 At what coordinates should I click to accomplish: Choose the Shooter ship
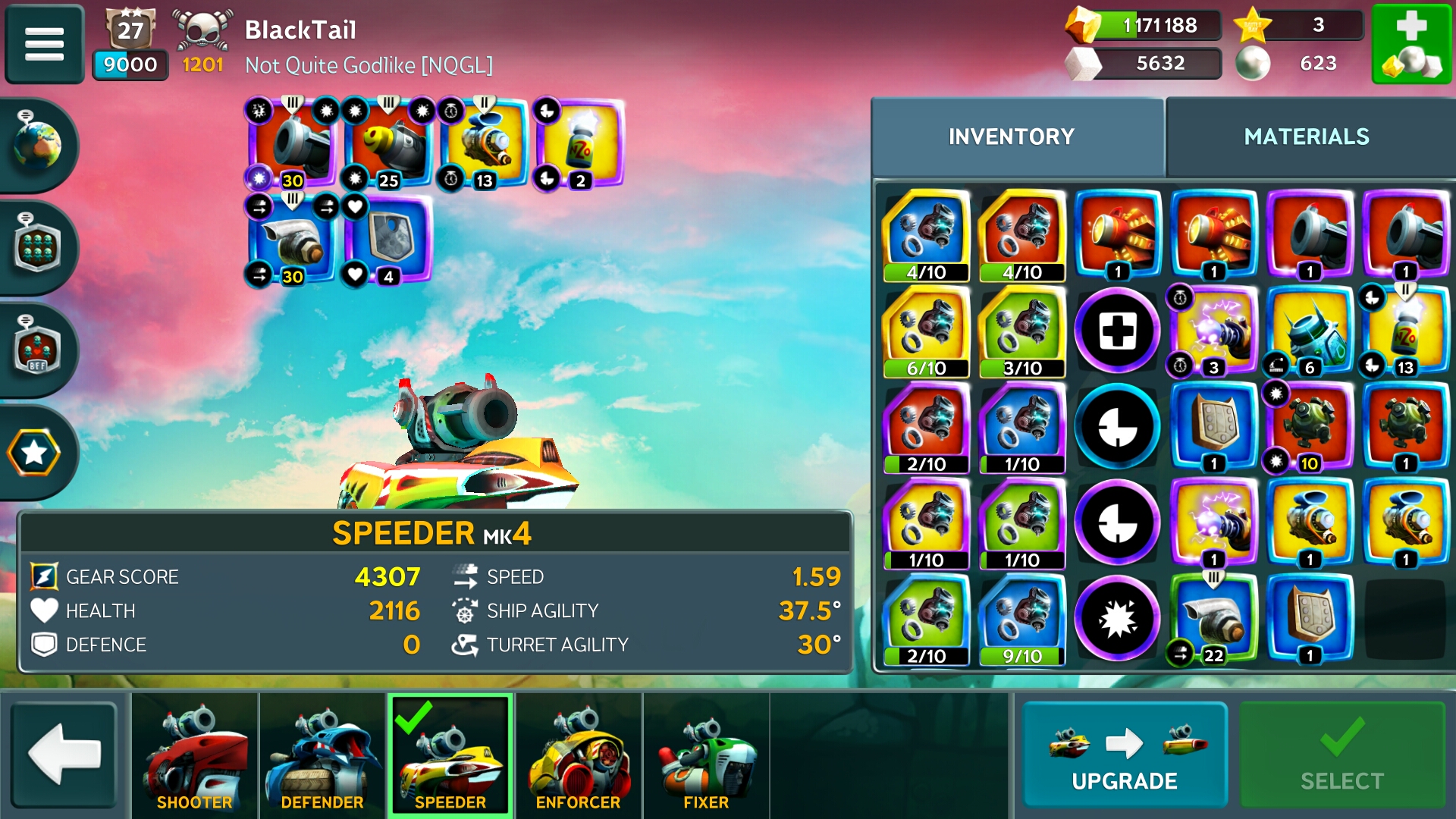point(195,756)
